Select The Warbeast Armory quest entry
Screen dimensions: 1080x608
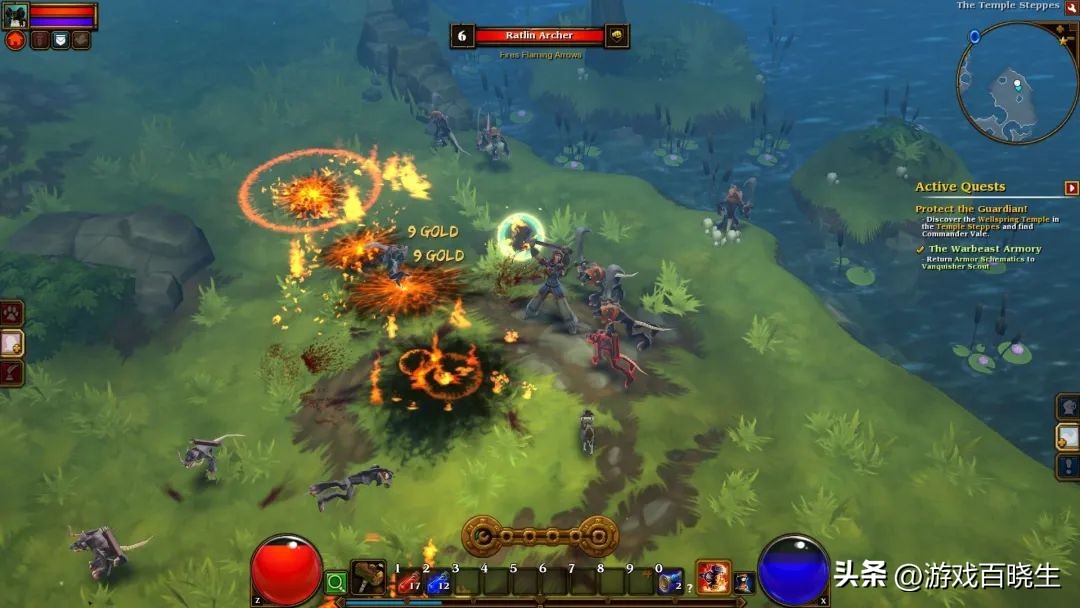coord(984,249)
